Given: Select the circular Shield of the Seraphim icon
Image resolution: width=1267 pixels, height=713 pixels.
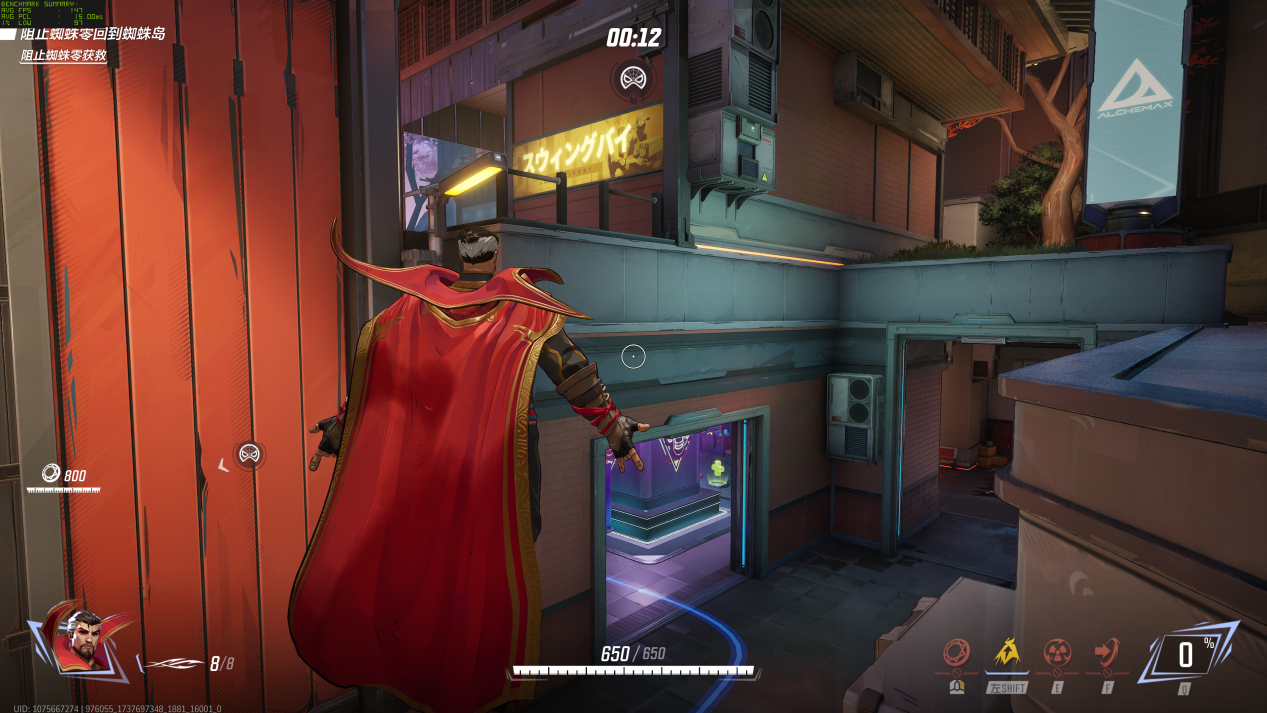Looking at the screenshot, I should point(958,655).
